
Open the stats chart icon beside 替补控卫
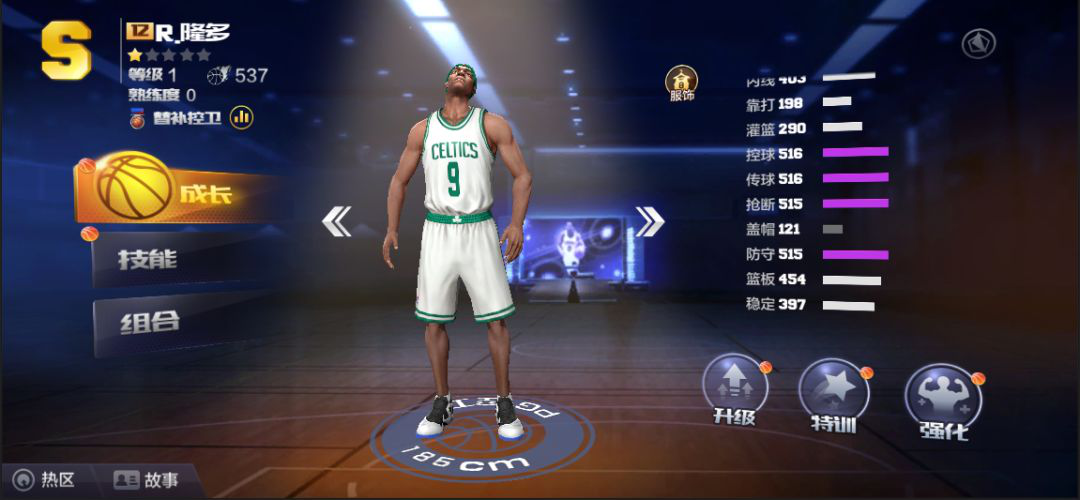(241, 117)
